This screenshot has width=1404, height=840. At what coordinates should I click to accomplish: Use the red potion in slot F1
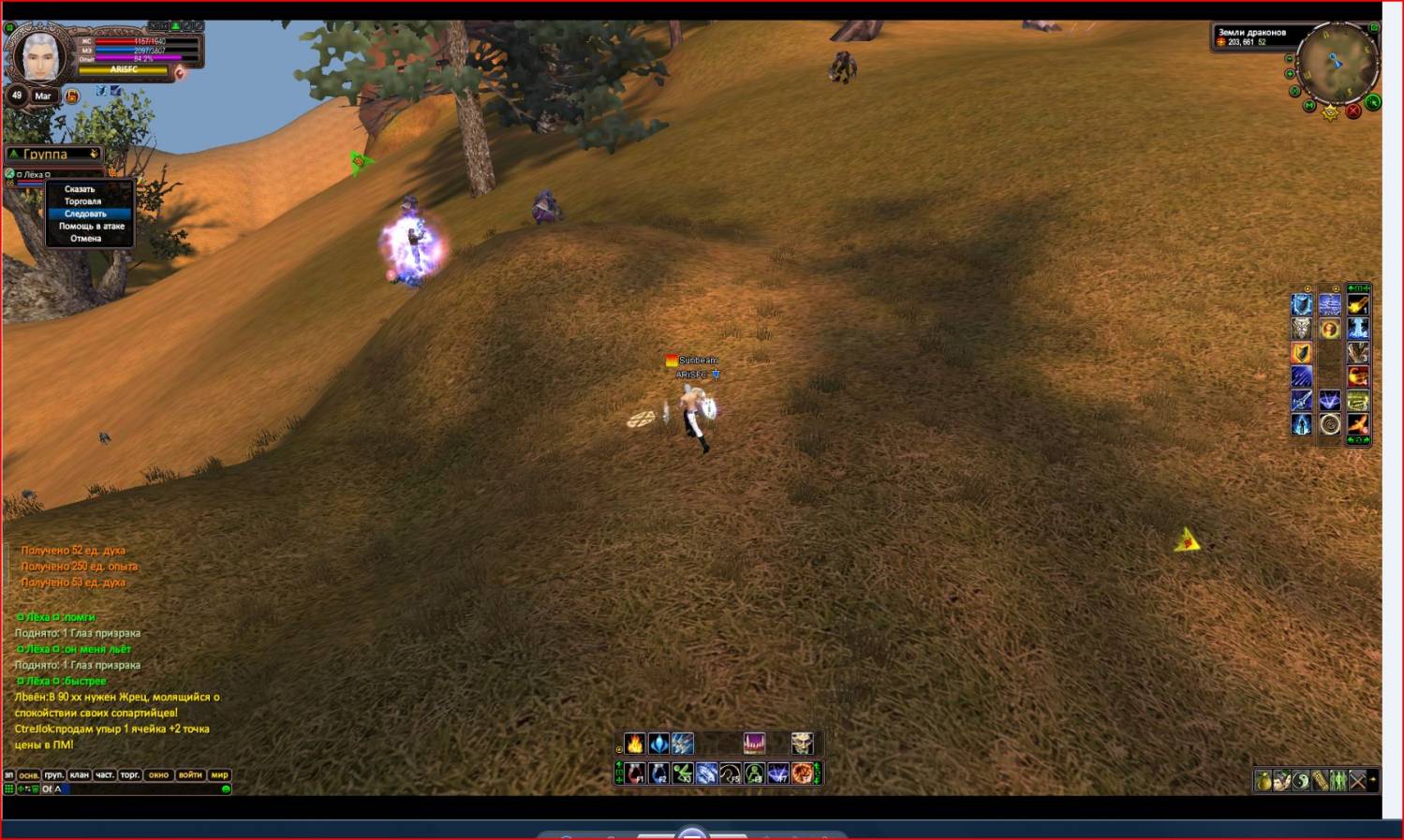[635, 774]
